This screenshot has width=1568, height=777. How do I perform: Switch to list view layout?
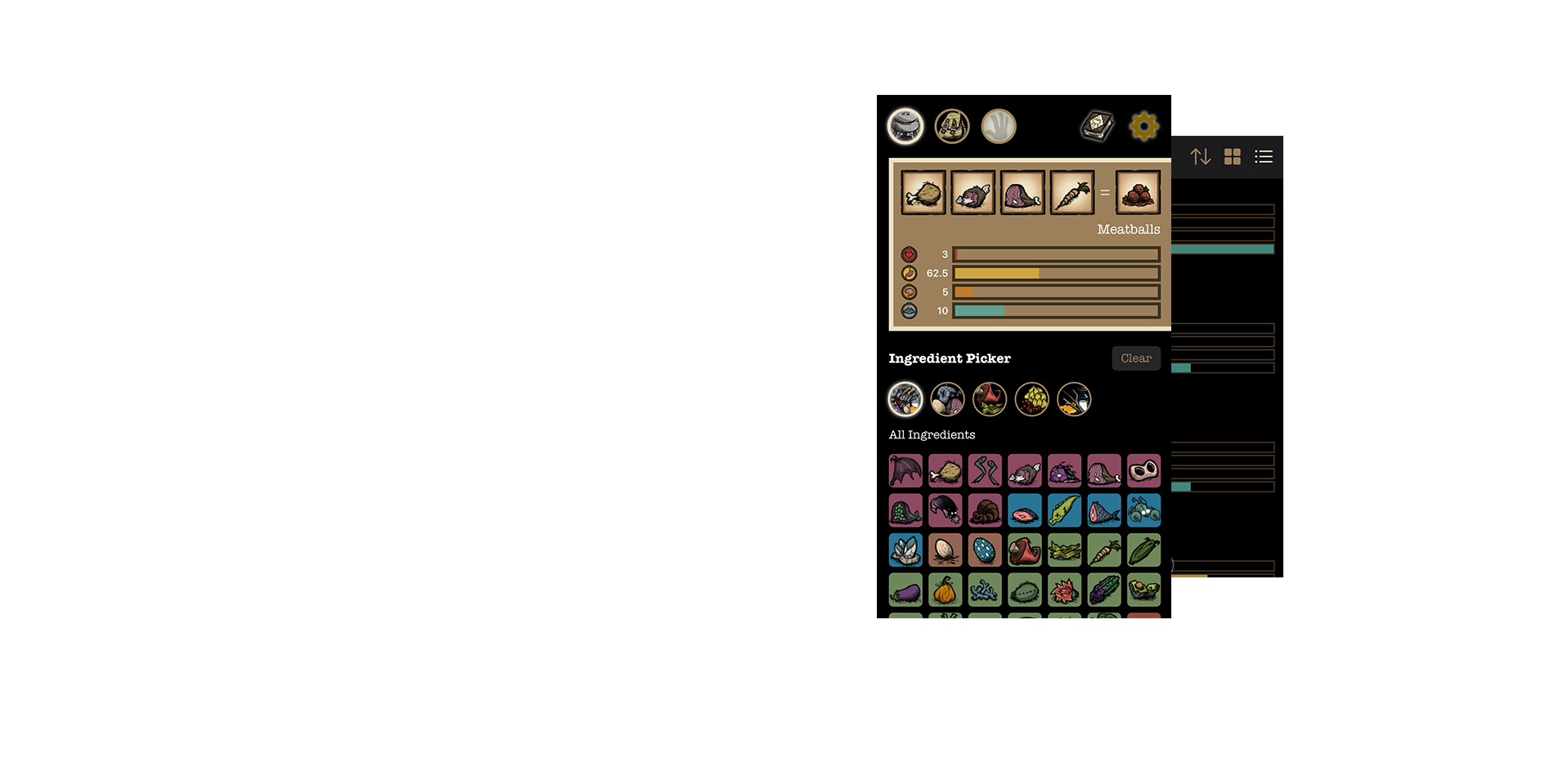(1264, 156)
